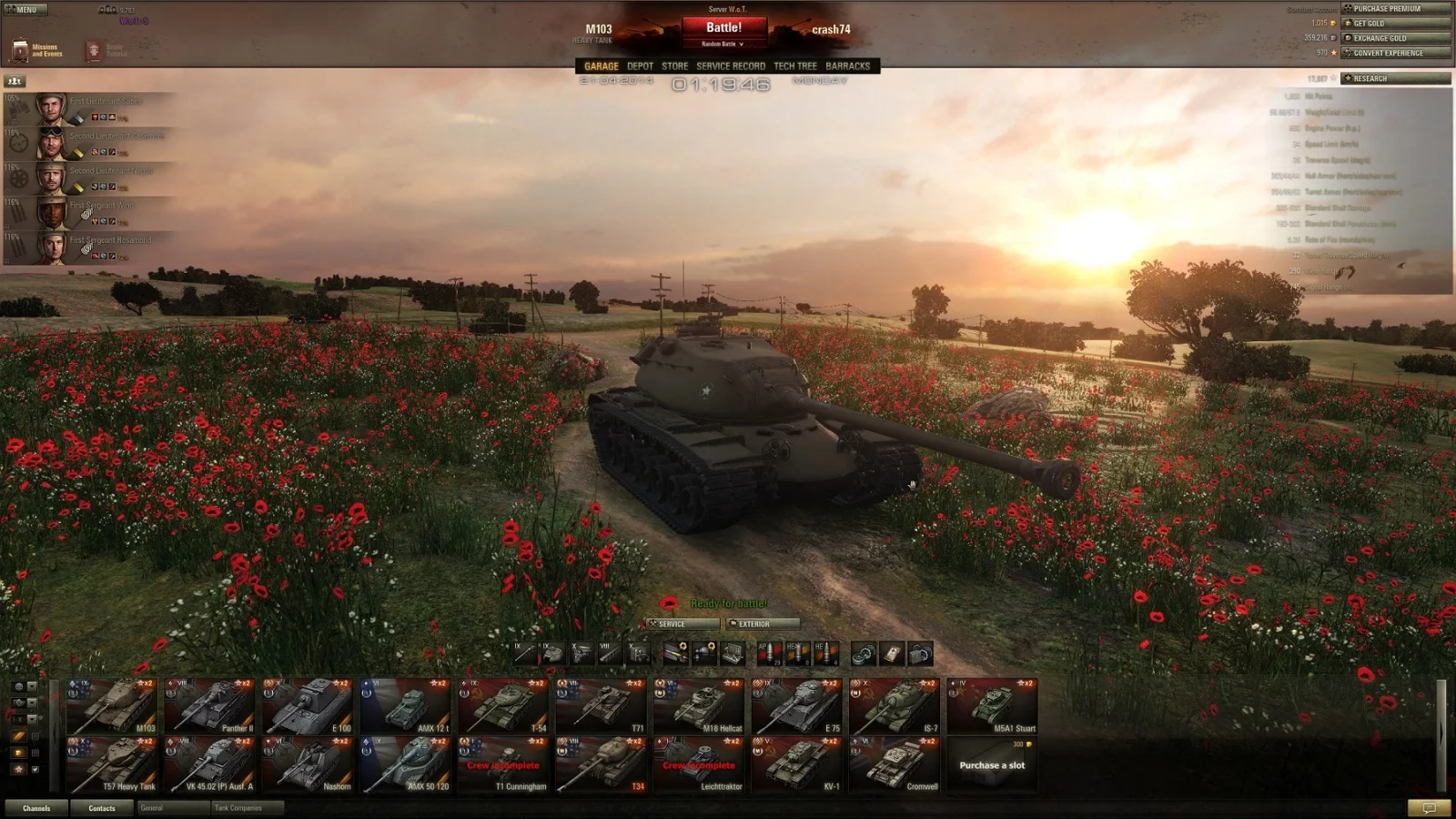Select the Panther II tank in carousel

[209, 706]
